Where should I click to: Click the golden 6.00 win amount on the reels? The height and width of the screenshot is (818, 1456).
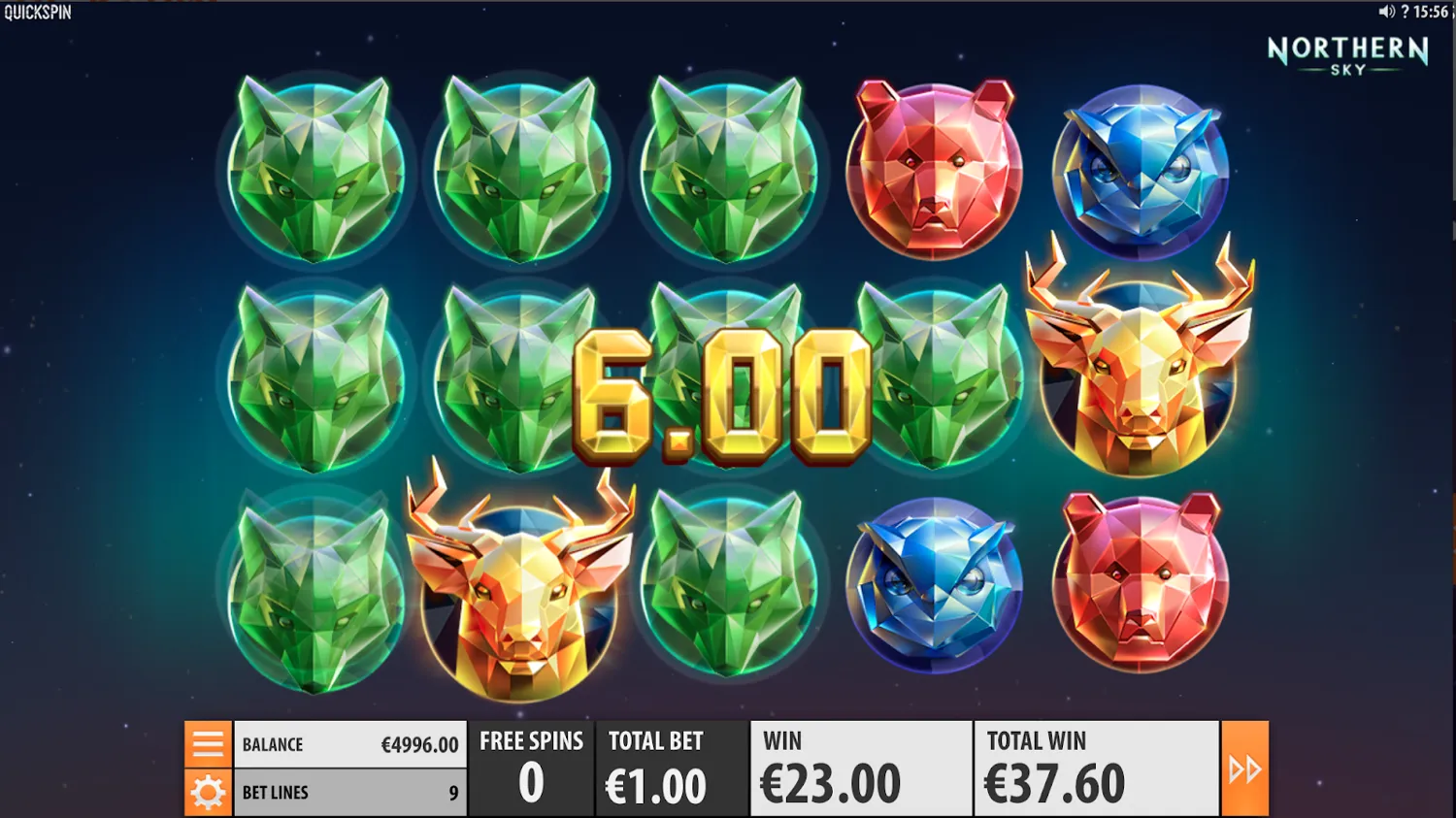(723, 398)
